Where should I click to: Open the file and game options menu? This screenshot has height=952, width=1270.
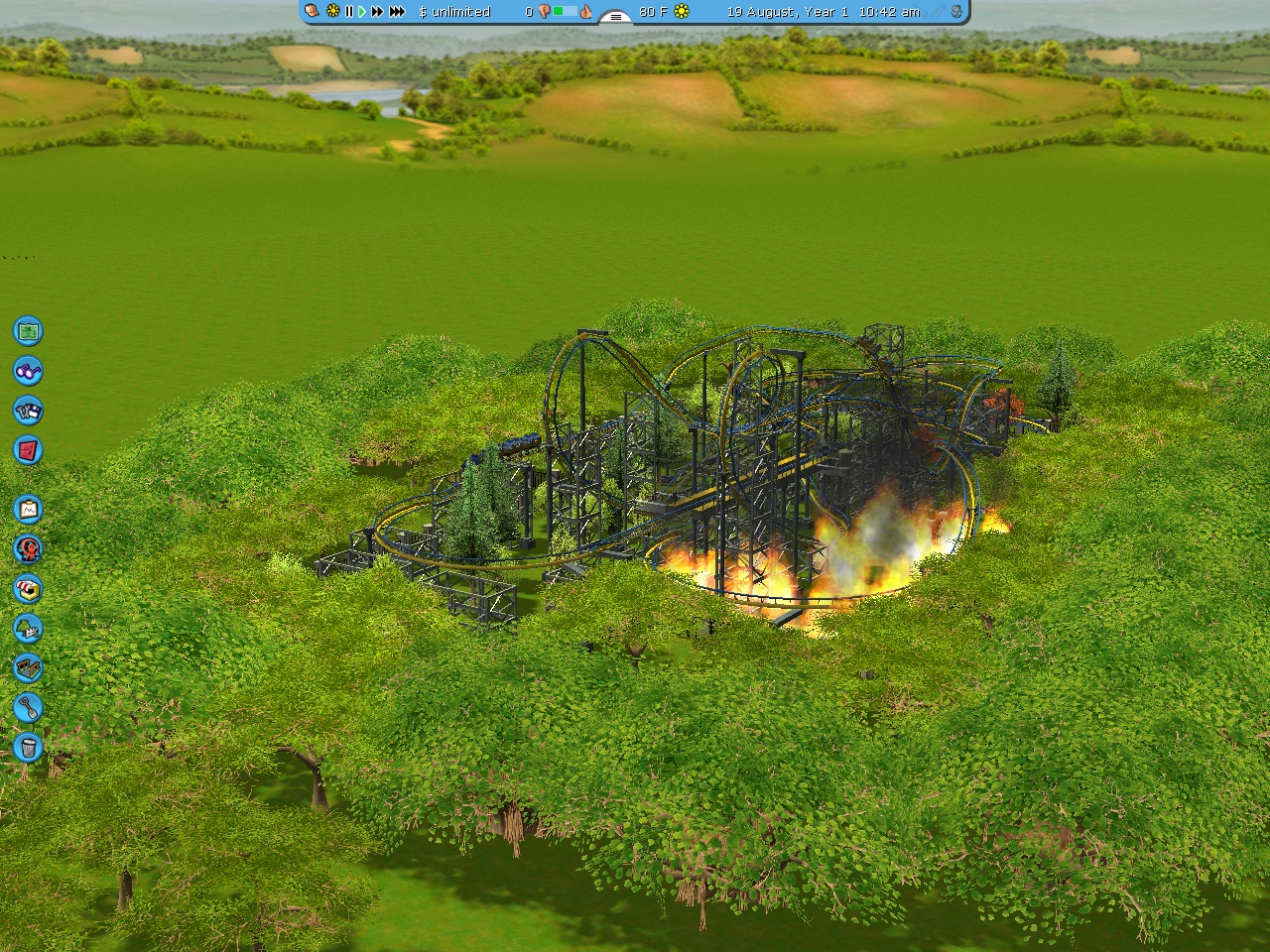coord(28,410)
